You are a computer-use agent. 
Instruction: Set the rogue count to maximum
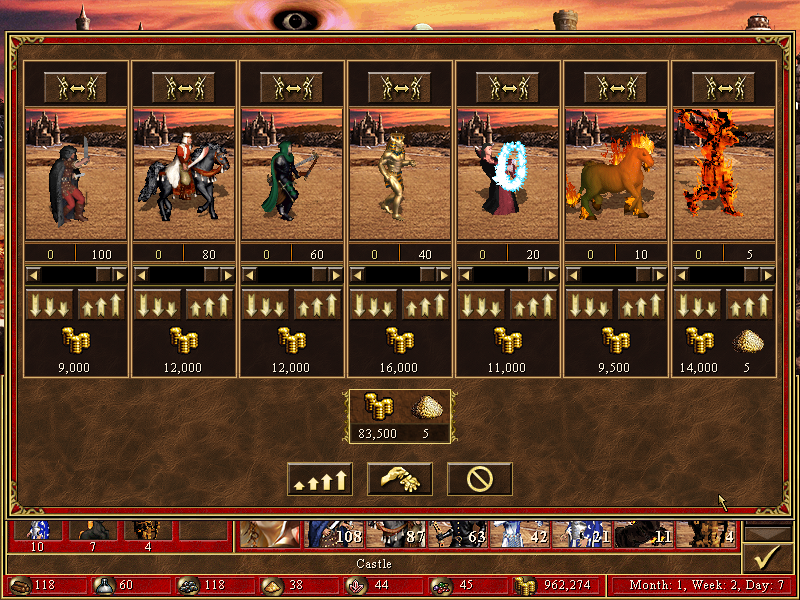click(x=102, y=304)
